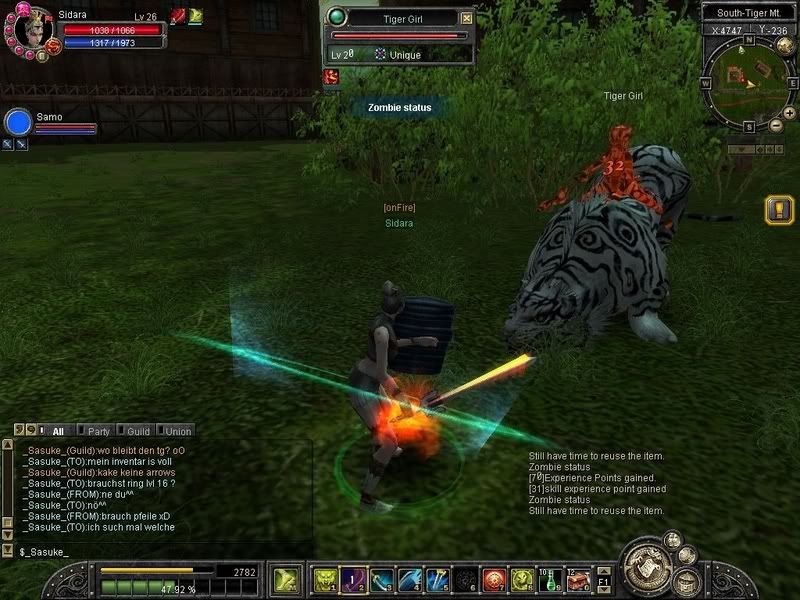
Task: Use the green potion in hotbar slot 9
Action: pos(549,579)
